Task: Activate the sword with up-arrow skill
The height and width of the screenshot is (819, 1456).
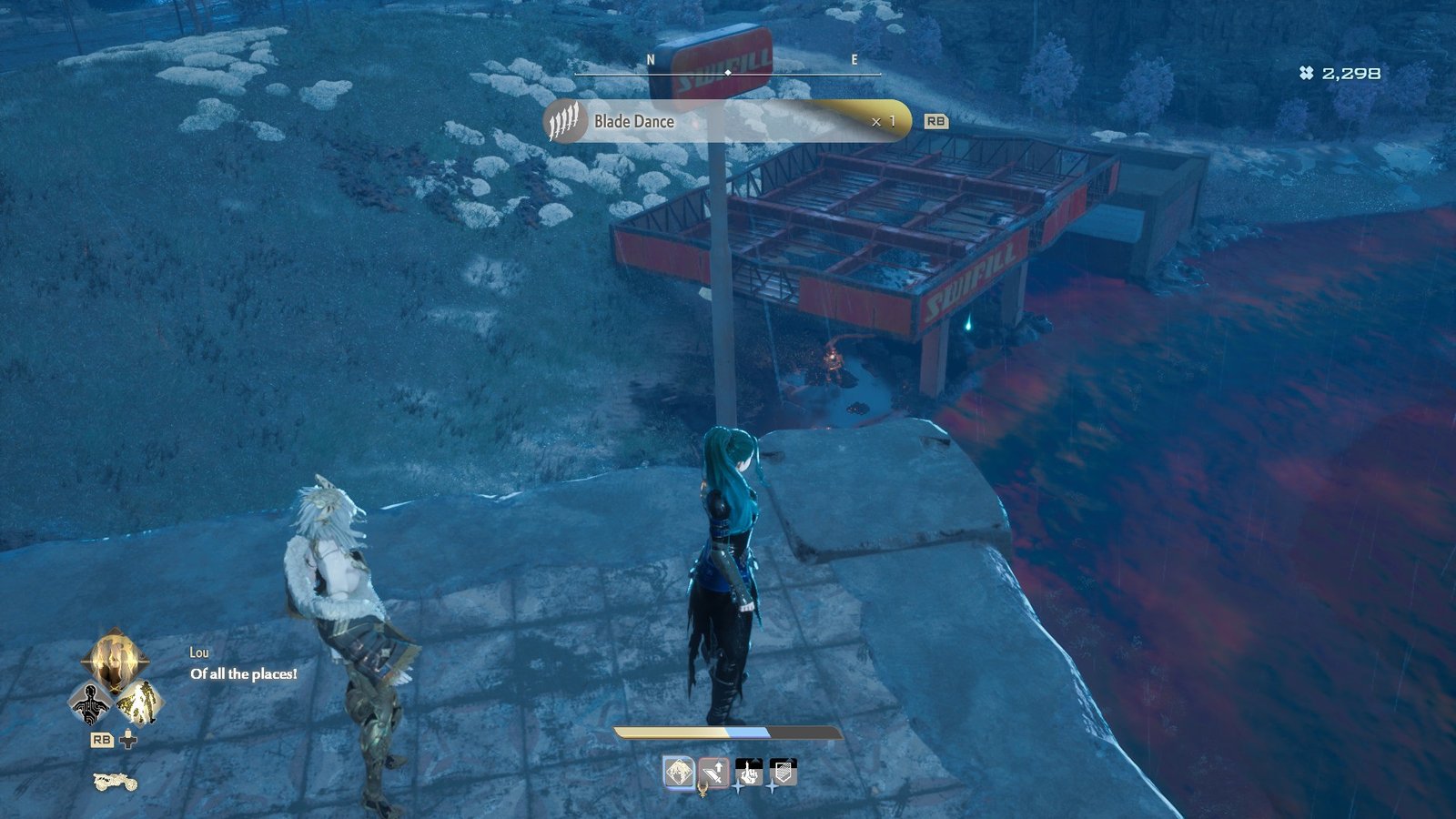Action: 713,773
